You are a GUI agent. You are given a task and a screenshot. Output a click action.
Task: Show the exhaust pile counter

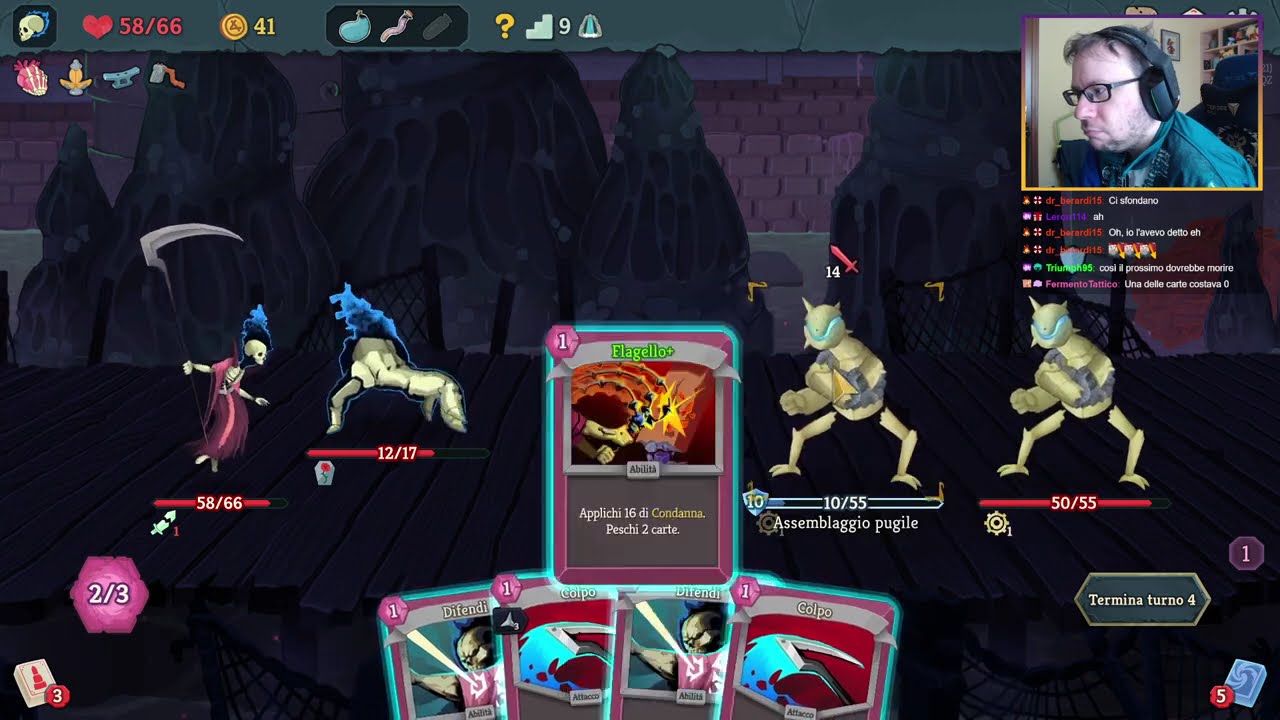tap(1245, 553)
